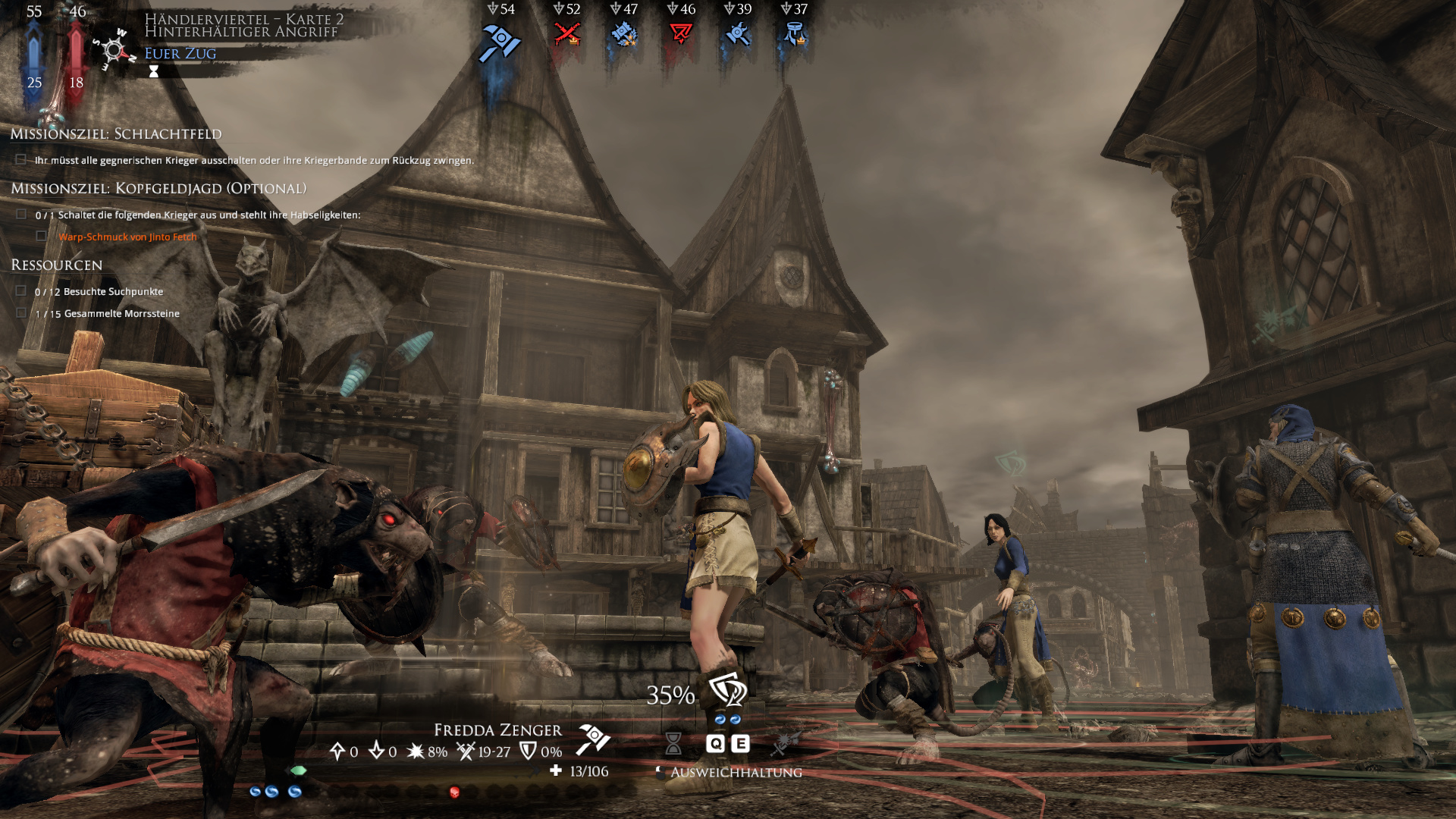Click the Warp-Schmuck von Jinto Fetch target
The width and height of the screenshot is (1456, 819).
coord(127,237)
